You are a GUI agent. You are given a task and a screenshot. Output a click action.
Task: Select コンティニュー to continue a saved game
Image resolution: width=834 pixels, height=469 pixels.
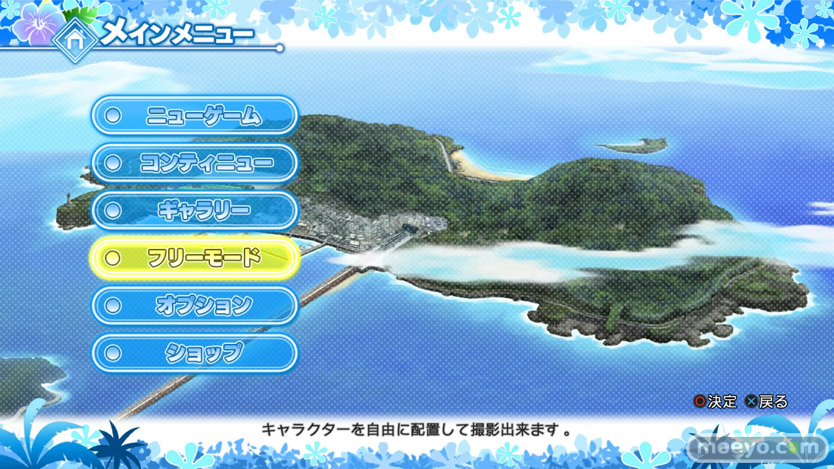click(x=196, y=163)
